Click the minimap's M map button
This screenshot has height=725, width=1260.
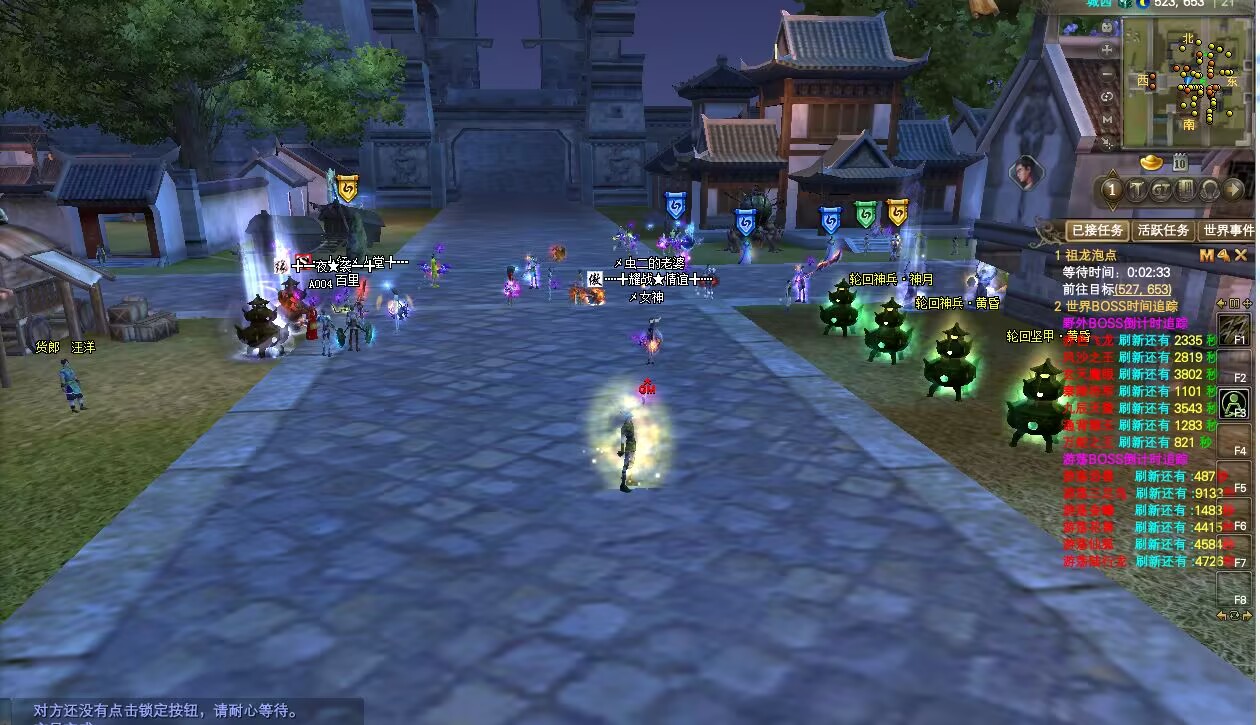(1108, 119)
